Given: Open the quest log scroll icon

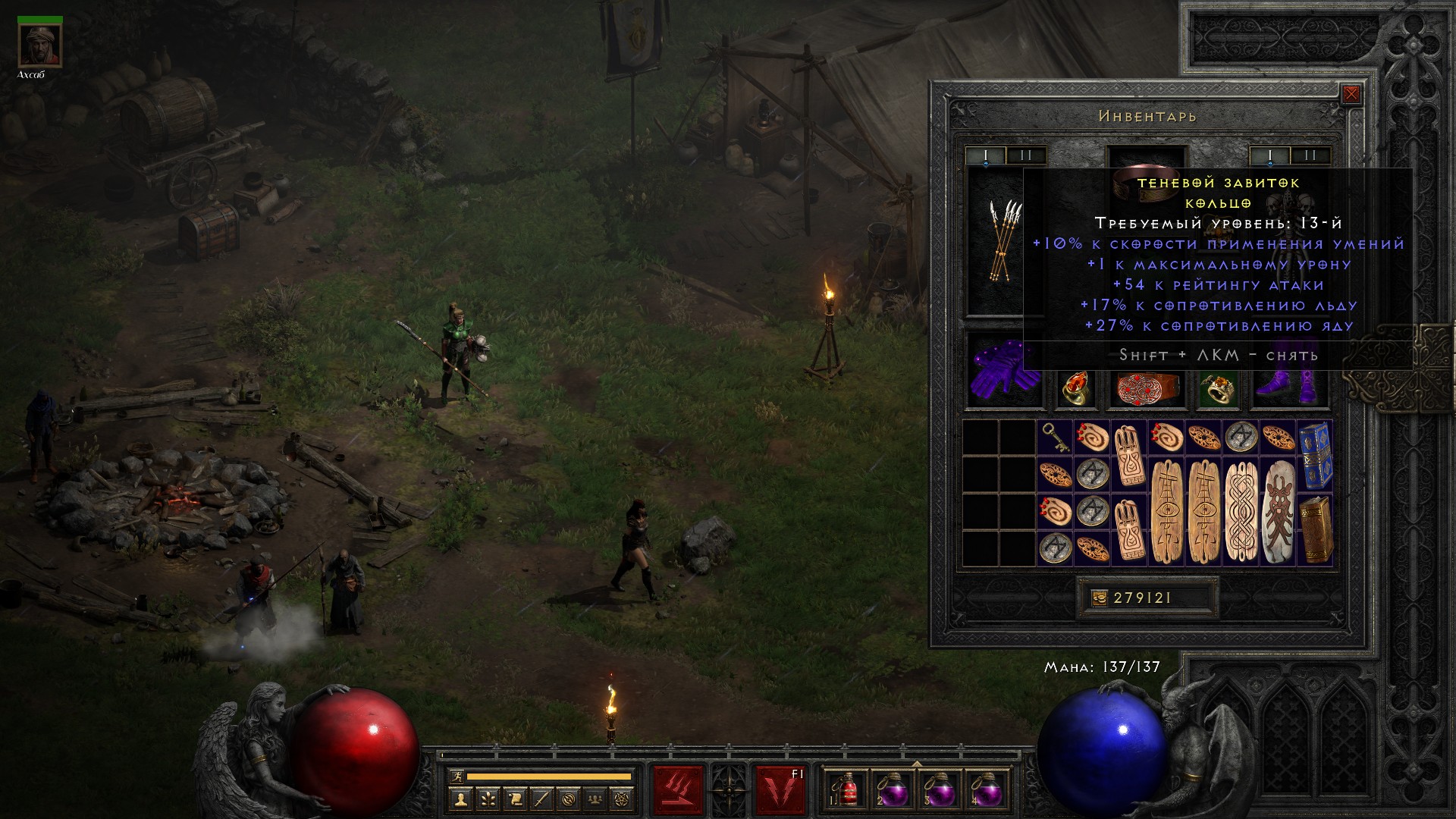Looking at the screenshot, I should [515, 799].
